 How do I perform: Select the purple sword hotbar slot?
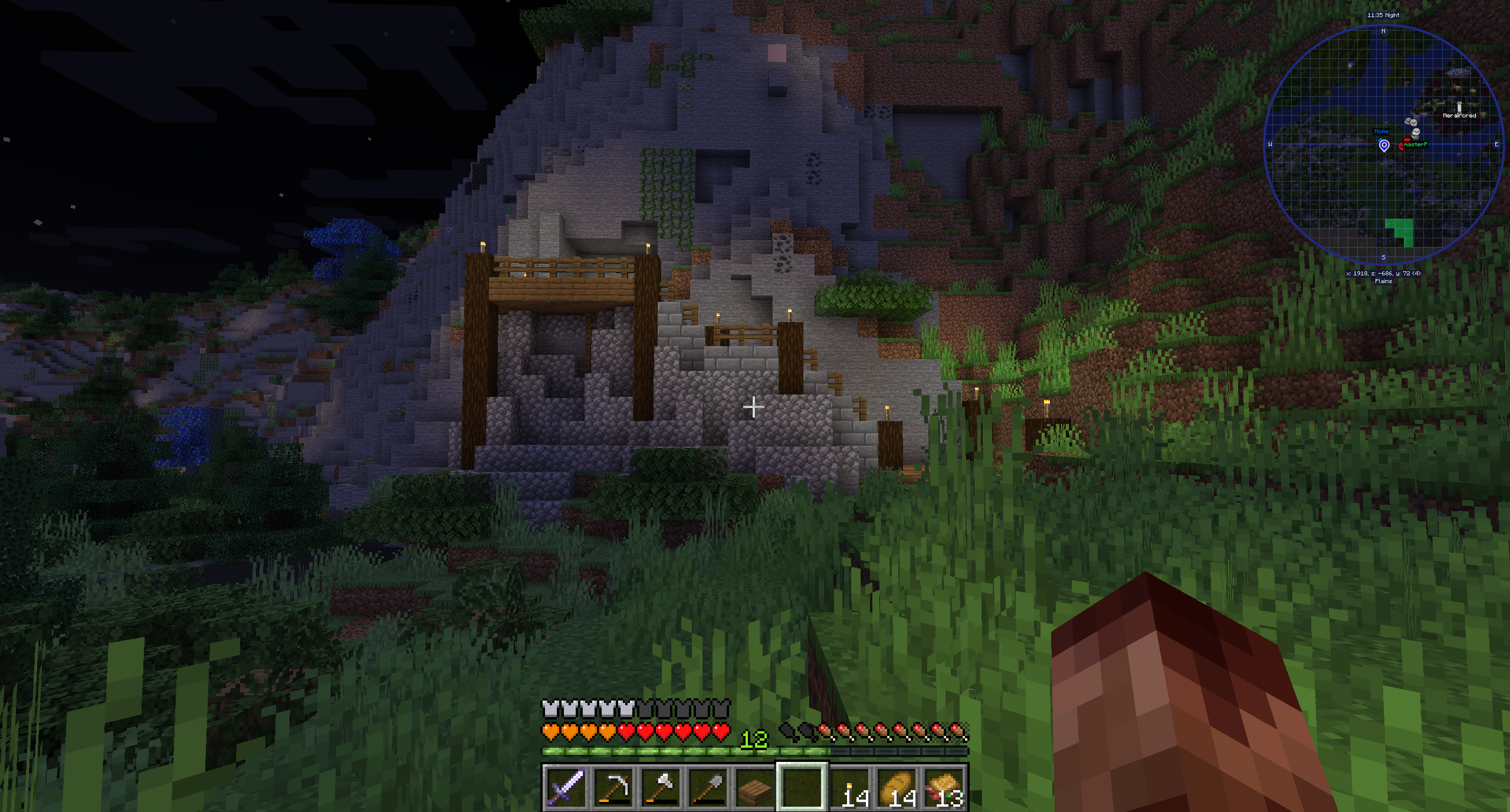pos(566,787)
